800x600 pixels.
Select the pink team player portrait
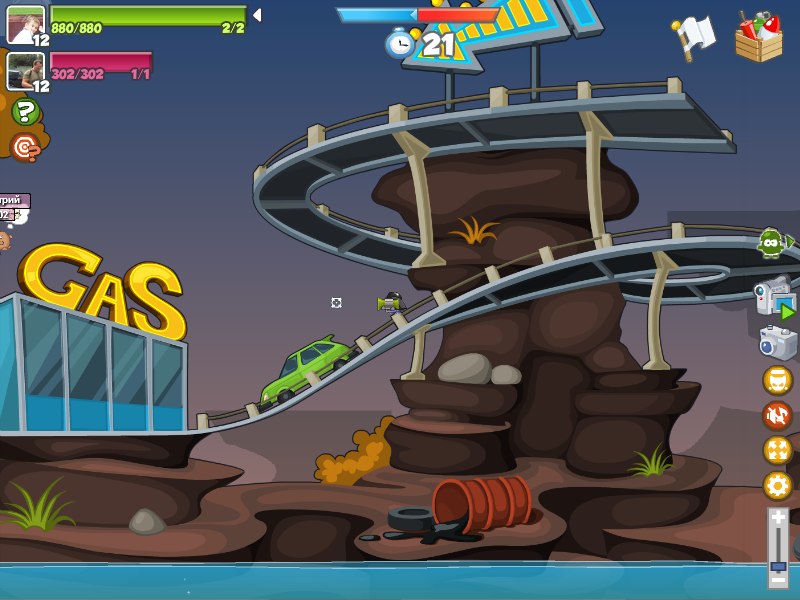coord(25,70)
